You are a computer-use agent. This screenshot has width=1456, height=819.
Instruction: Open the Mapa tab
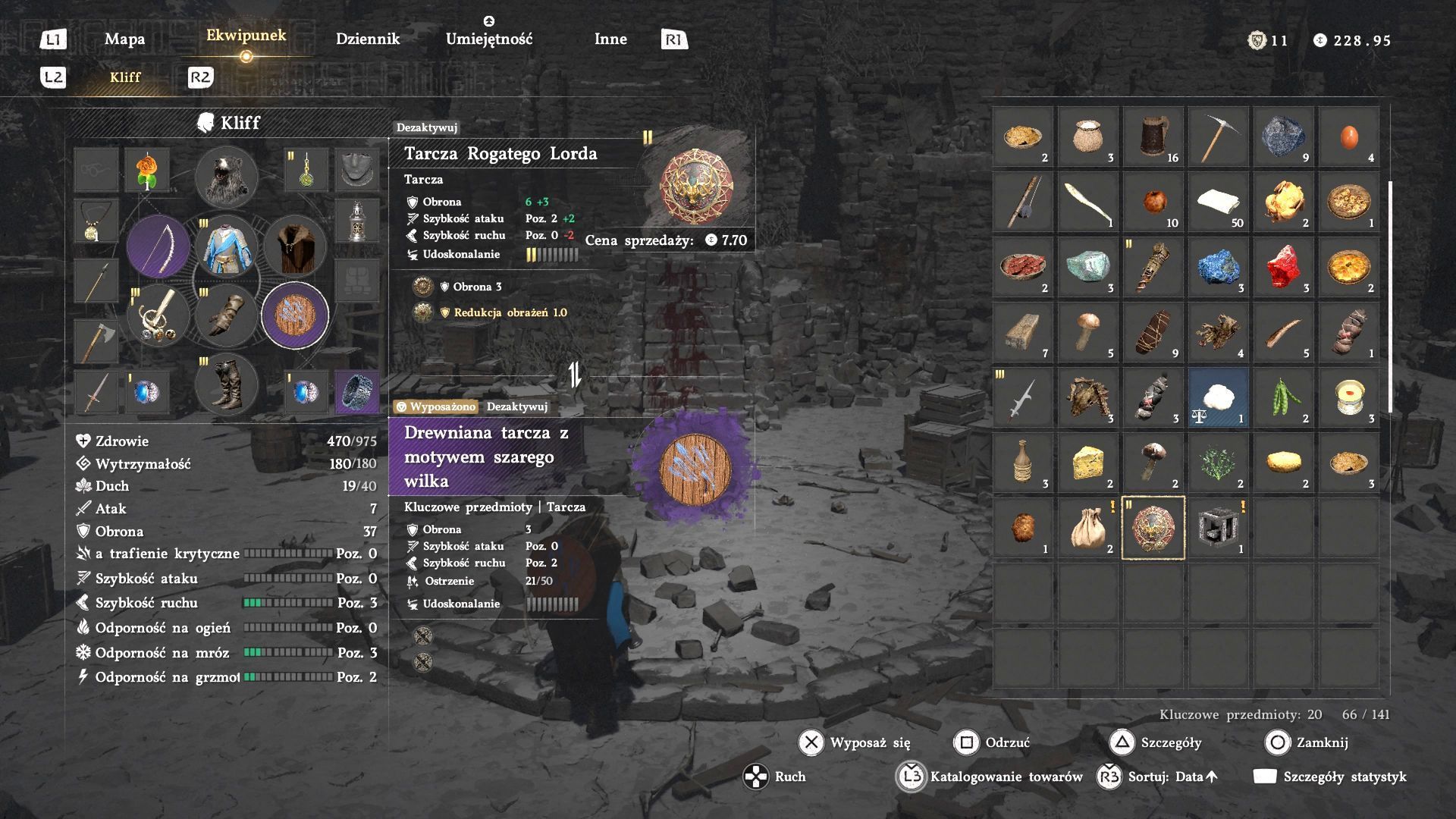124,39
